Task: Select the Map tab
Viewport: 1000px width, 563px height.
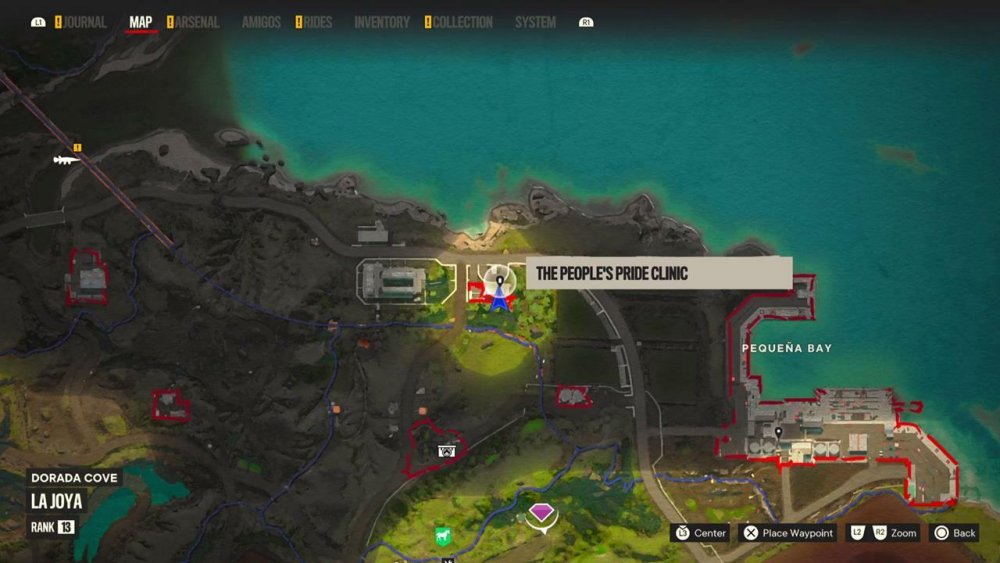Action: [x=141, y=22]
